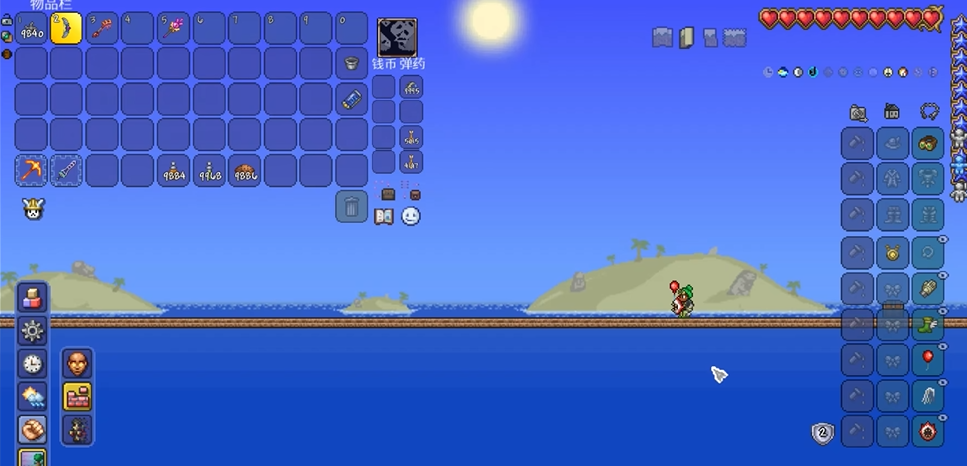This screenshot has width=967, height=466.
Task: Open the camera mode icon
Action: 858,112
